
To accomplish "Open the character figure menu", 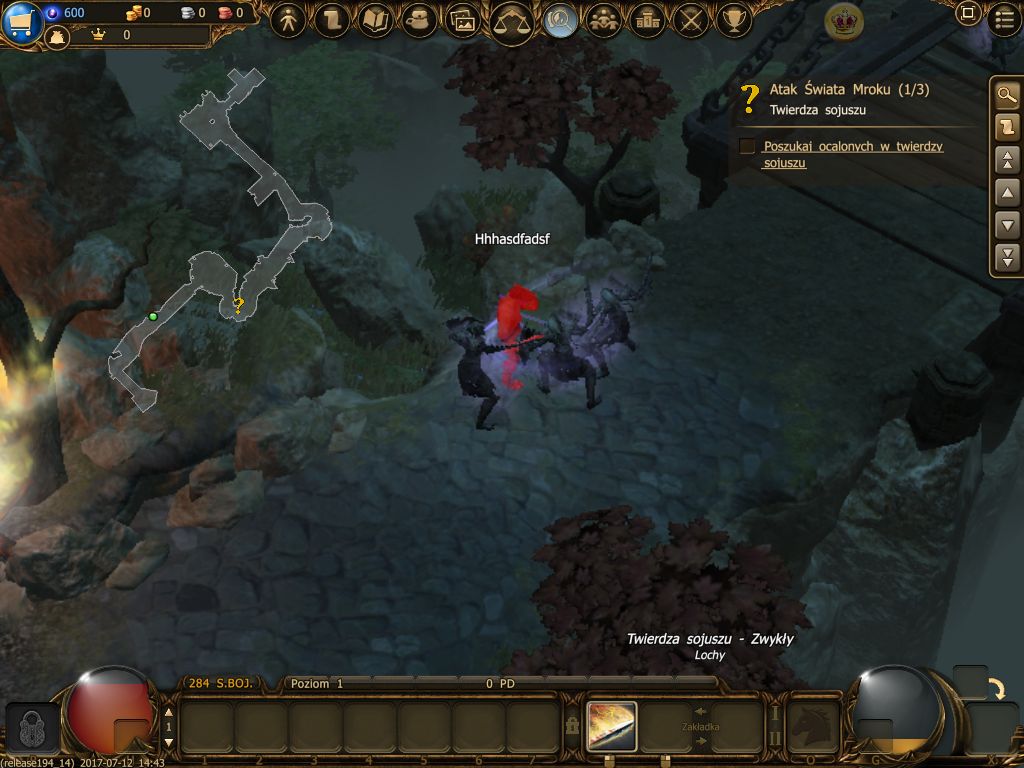I will 288,19.
